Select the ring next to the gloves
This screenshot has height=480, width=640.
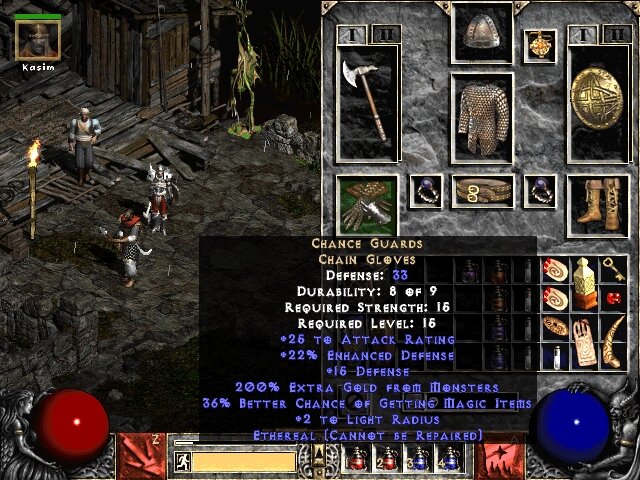click(426, 190)
